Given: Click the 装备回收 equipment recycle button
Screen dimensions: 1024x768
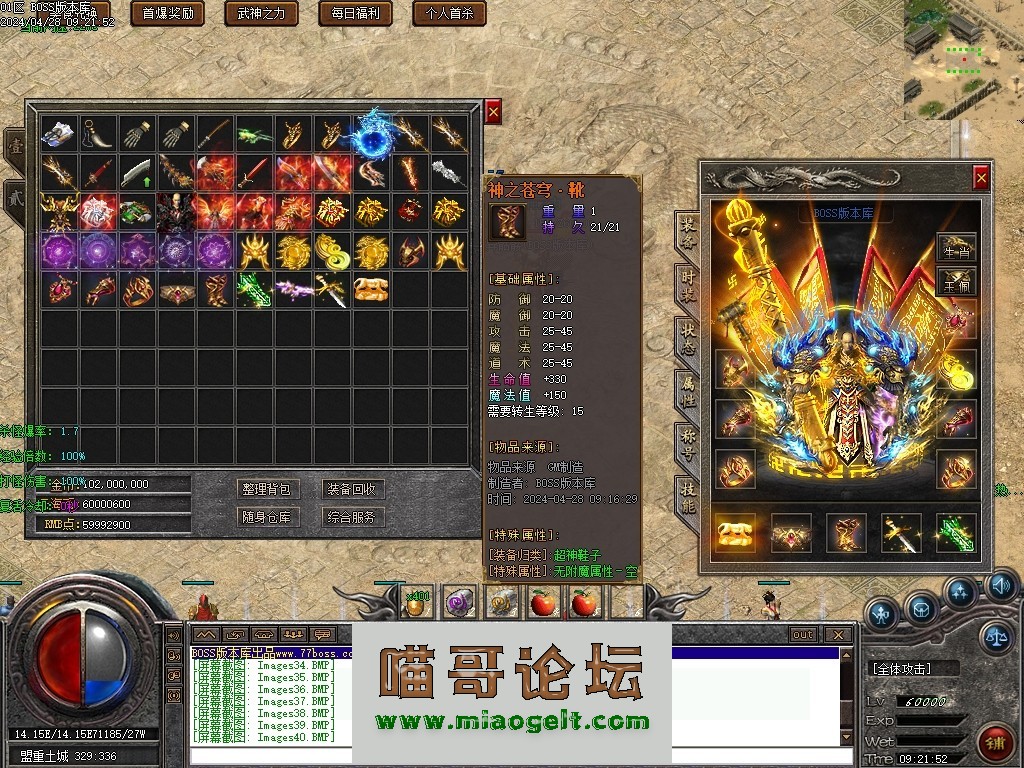Looking at the screenshot, I should pos(352,489).
